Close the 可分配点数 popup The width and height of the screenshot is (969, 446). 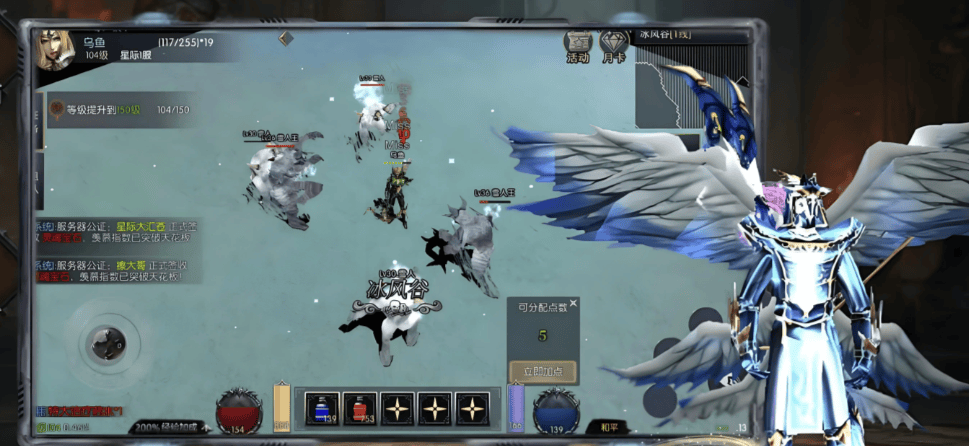tap(573, 303)
